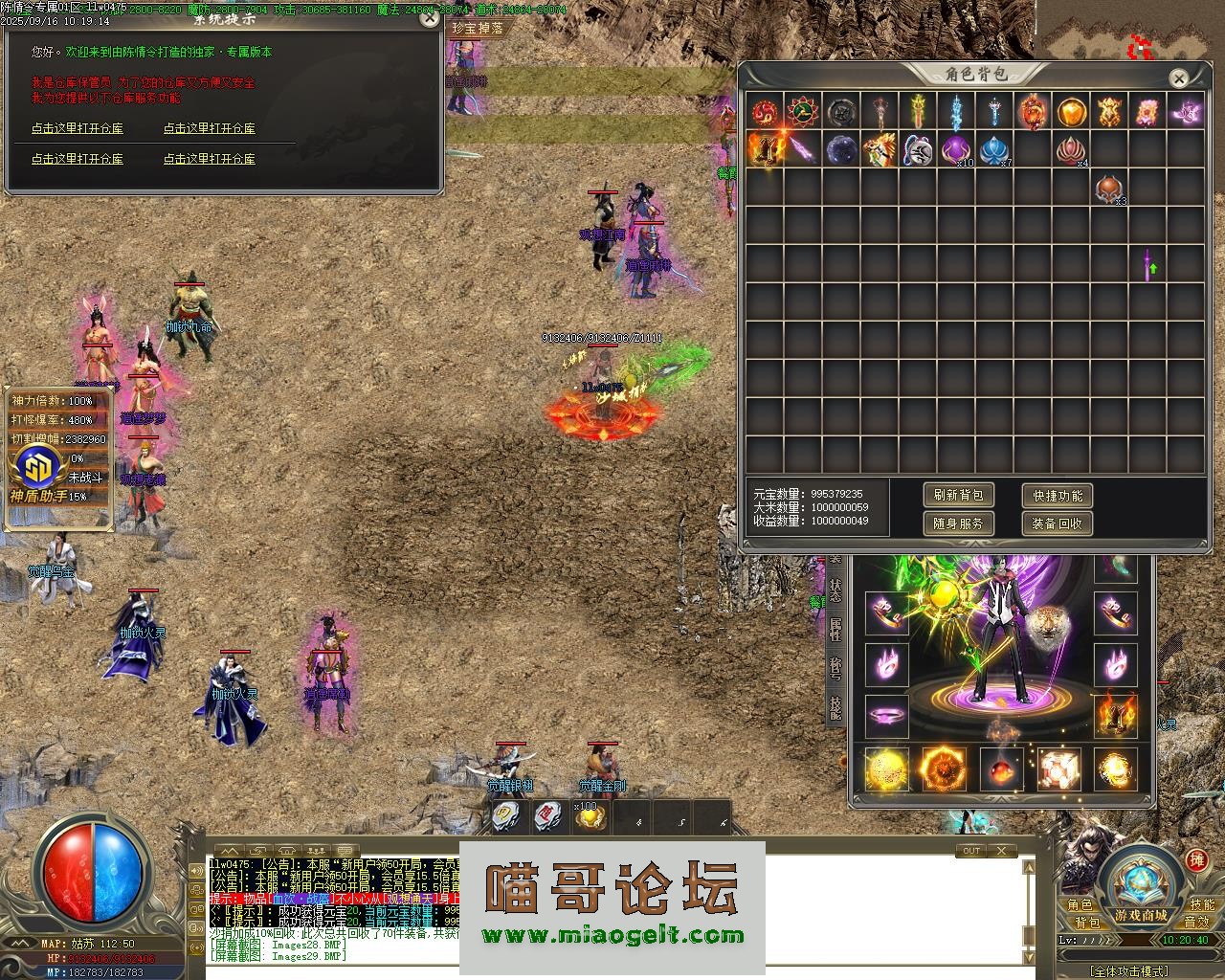Open the 随身服务 menu
The image size is (1225, 980).
point(958,523)
